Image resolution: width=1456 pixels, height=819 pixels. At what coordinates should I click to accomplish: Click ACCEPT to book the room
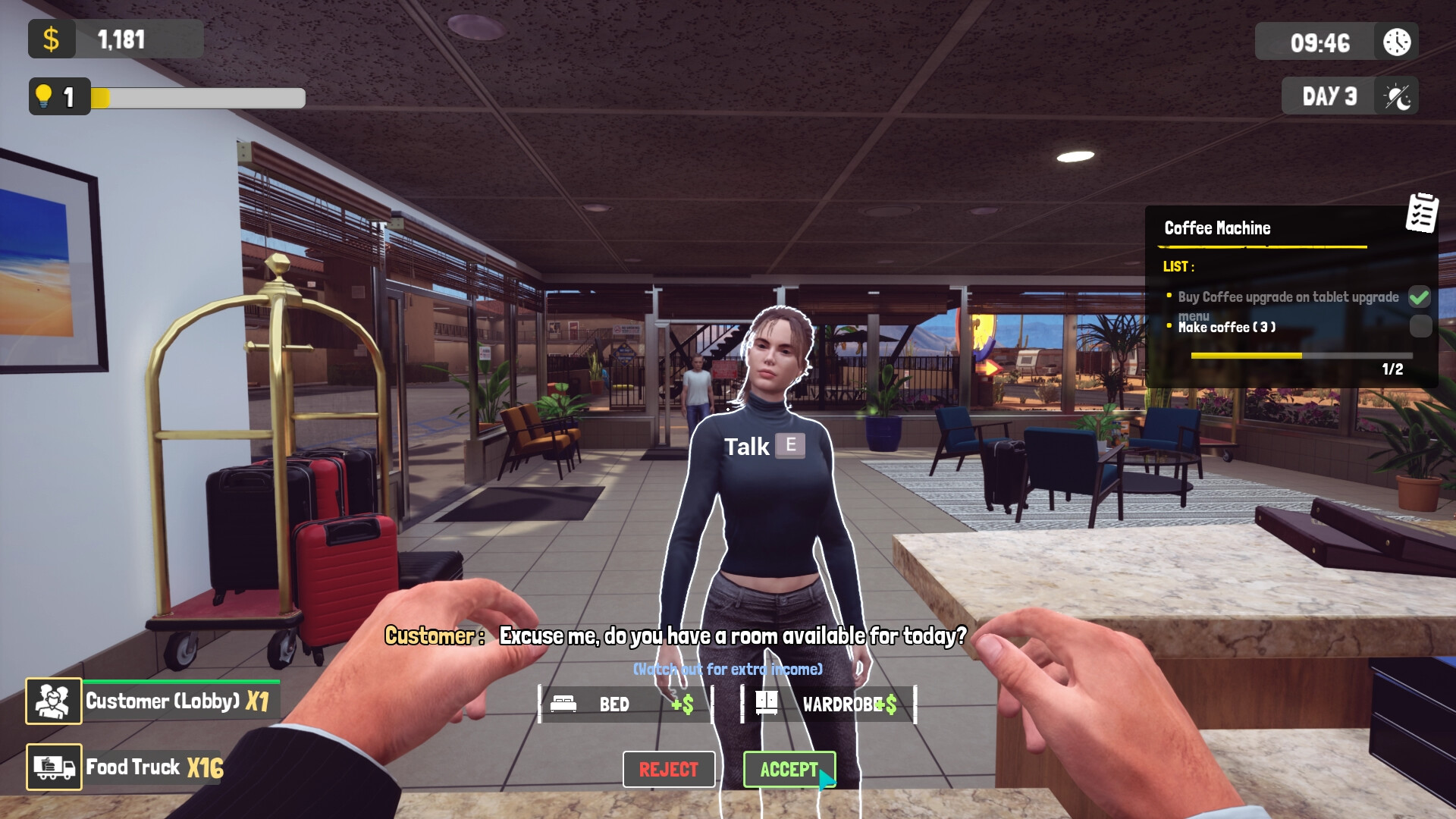(789, 769)
